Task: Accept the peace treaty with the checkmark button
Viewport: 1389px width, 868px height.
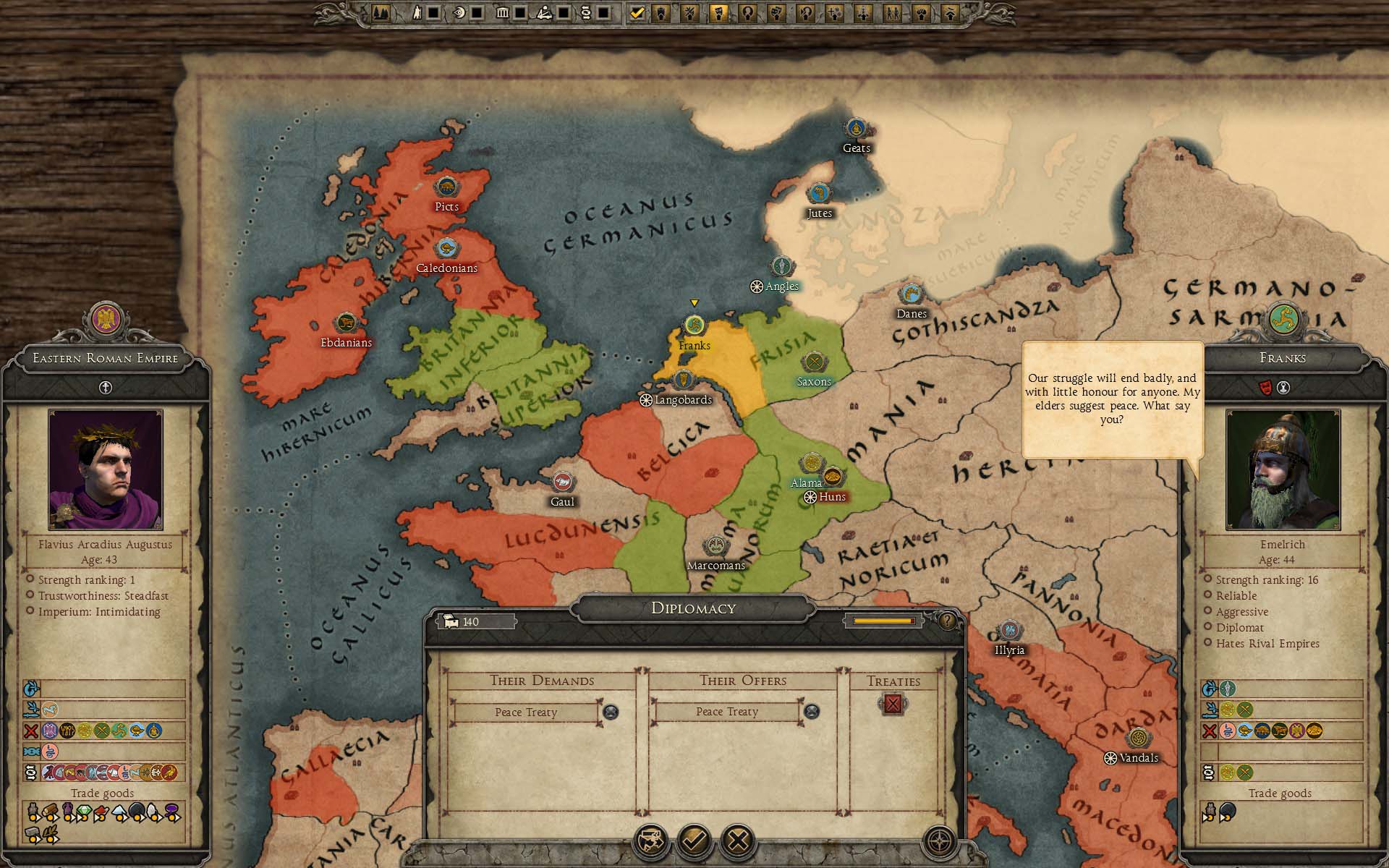Action: point(694,841)
